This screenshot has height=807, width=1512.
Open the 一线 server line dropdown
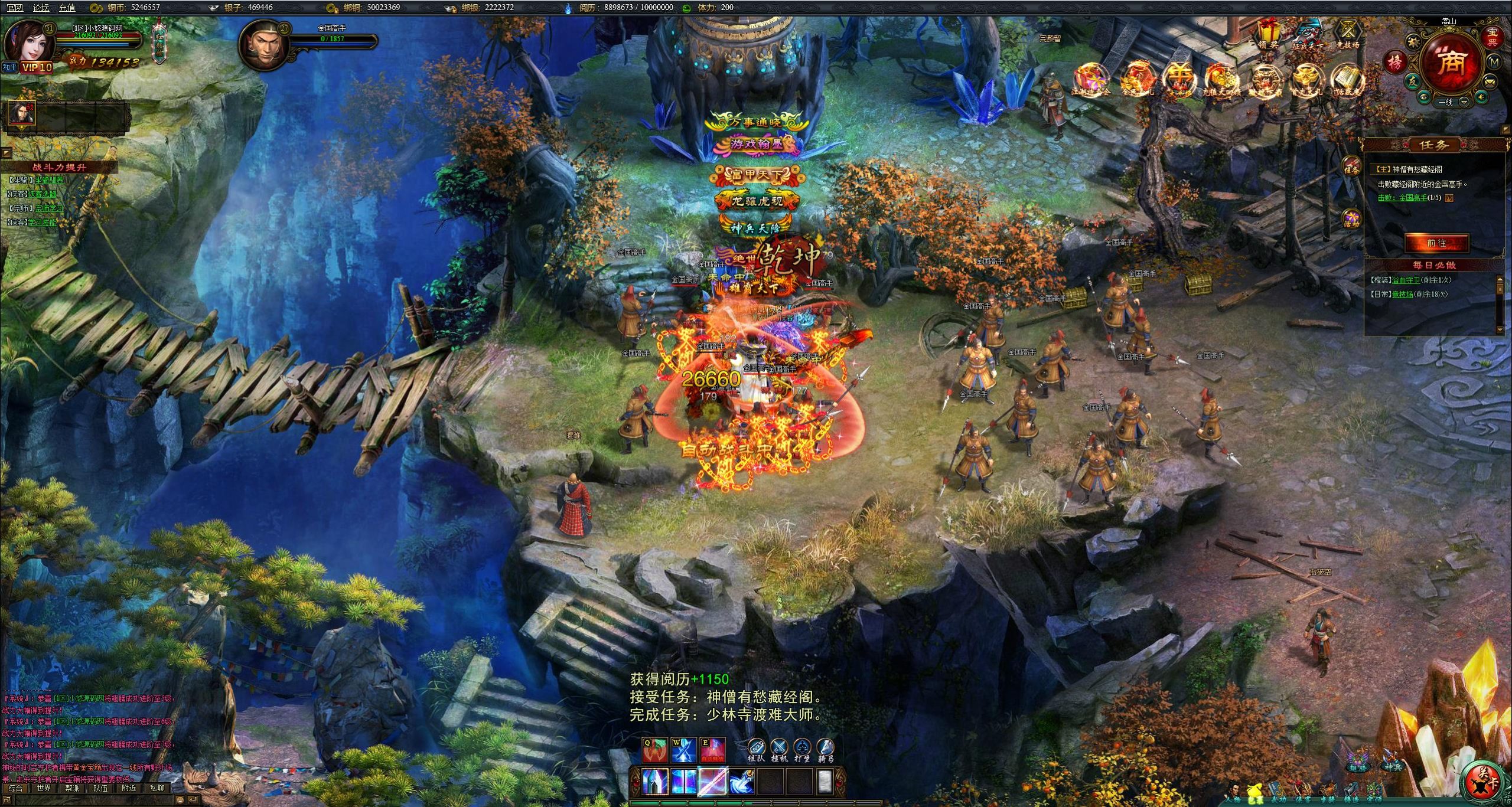point(1464,102)
